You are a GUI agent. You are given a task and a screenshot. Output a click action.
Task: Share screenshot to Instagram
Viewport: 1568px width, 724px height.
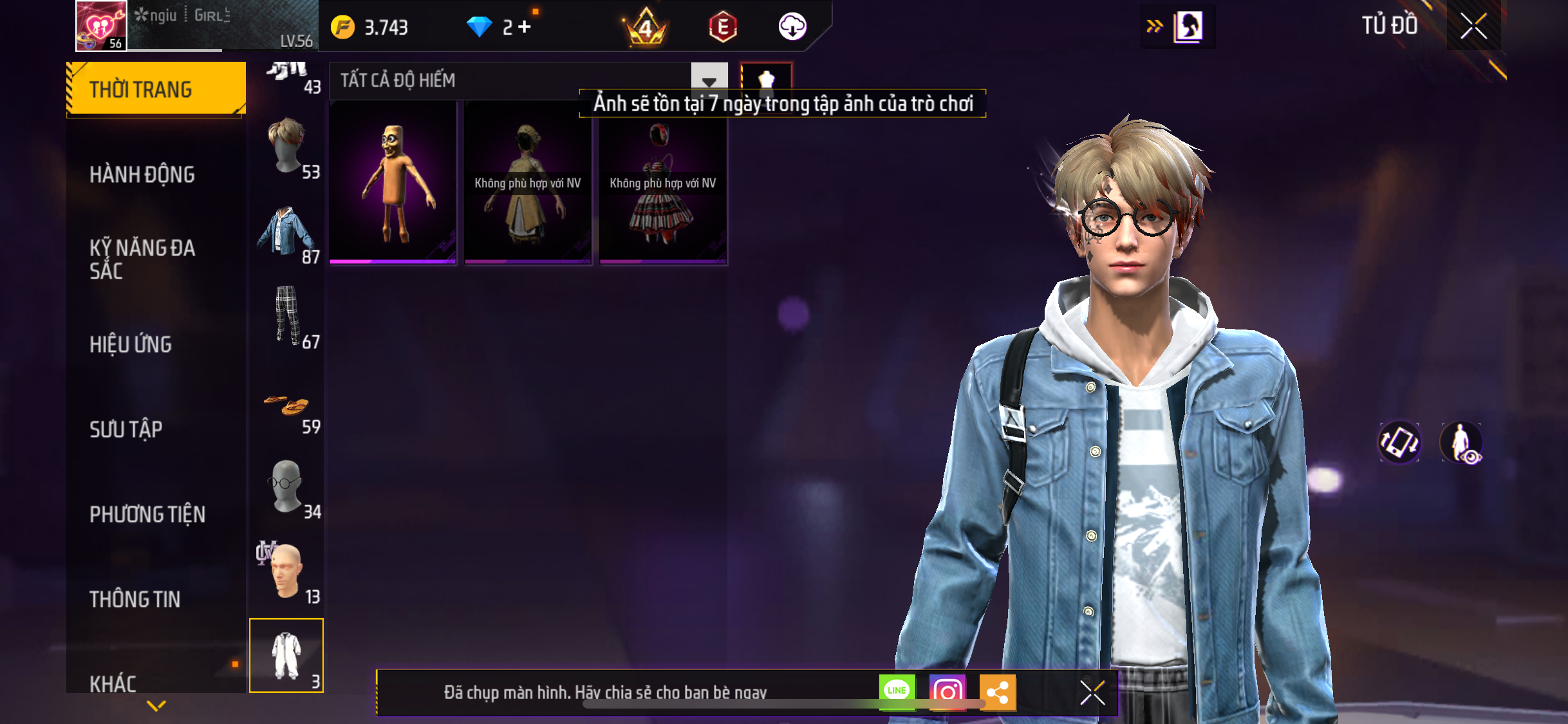[x=947, y=692]
